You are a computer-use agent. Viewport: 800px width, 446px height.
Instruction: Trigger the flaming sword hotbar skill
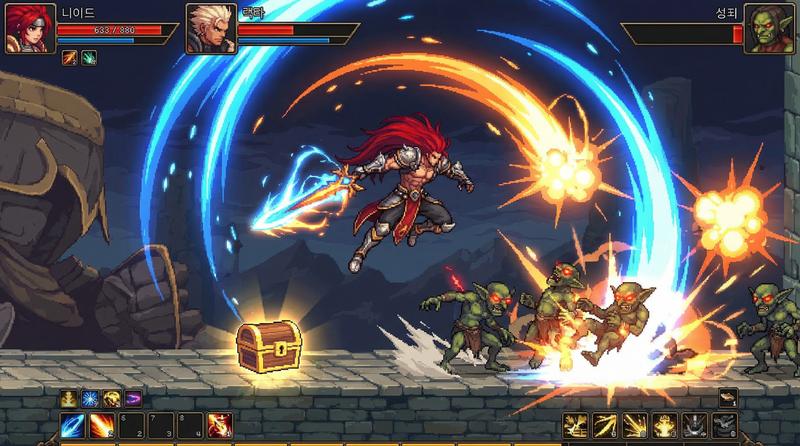(x=219, y=425)
